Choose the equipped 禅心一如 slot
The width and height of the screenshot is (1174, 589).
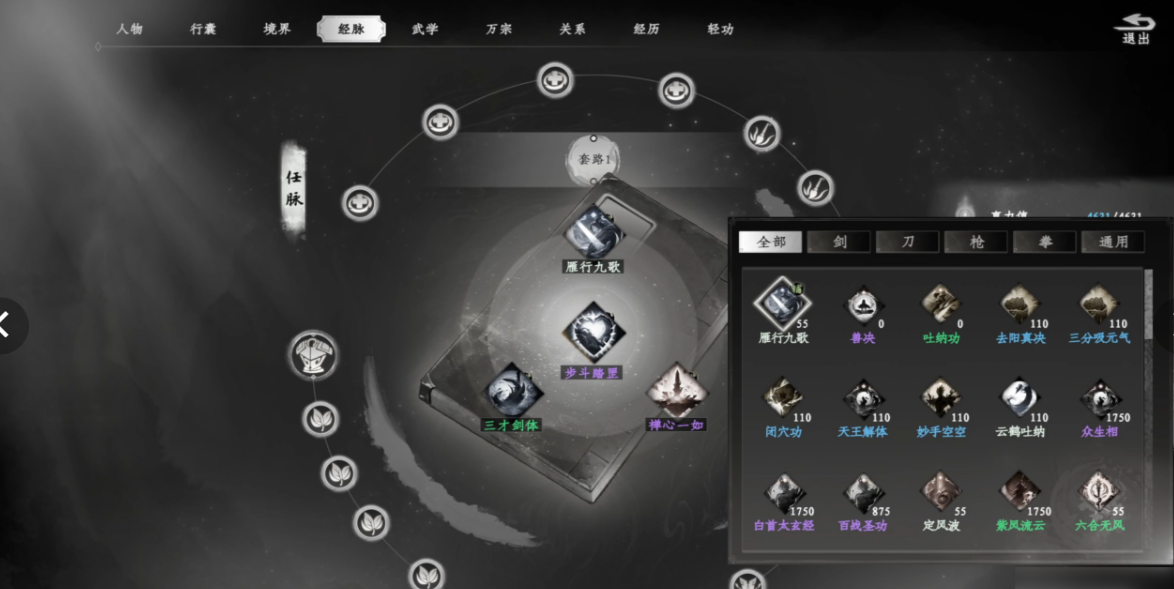677,390
